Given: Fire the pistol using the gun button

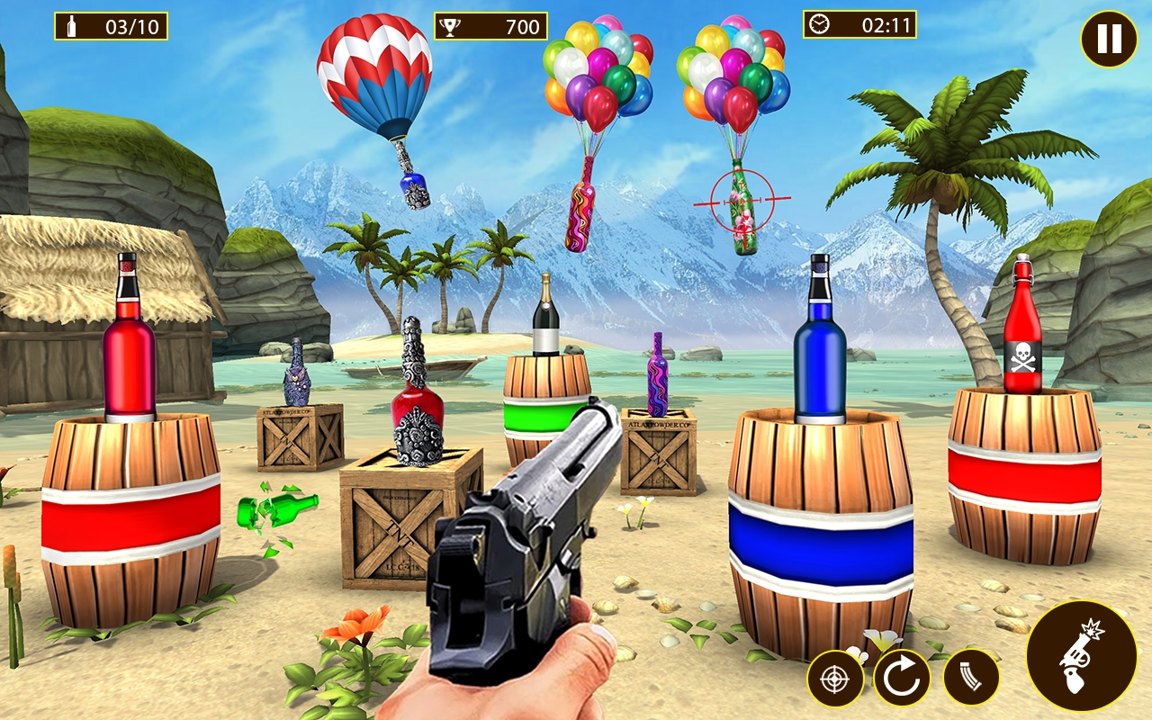Looking at the screenshot, I should (x=1081, y=656).
